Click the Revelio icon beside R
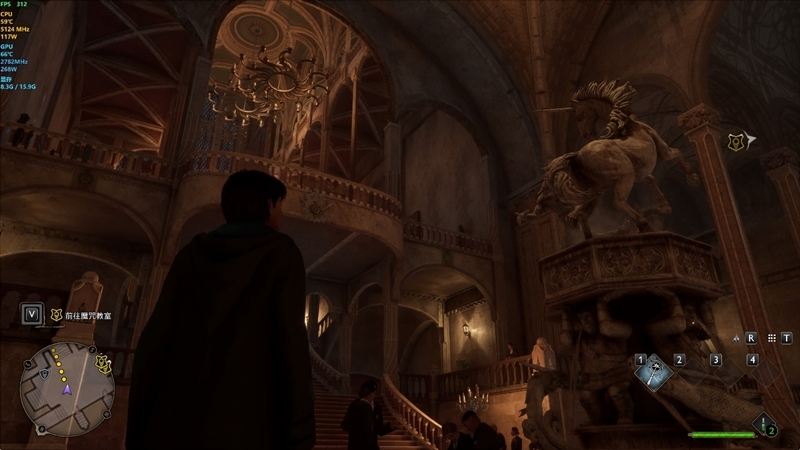The height and width of the screenshot is (450, 800). (736, 338)
